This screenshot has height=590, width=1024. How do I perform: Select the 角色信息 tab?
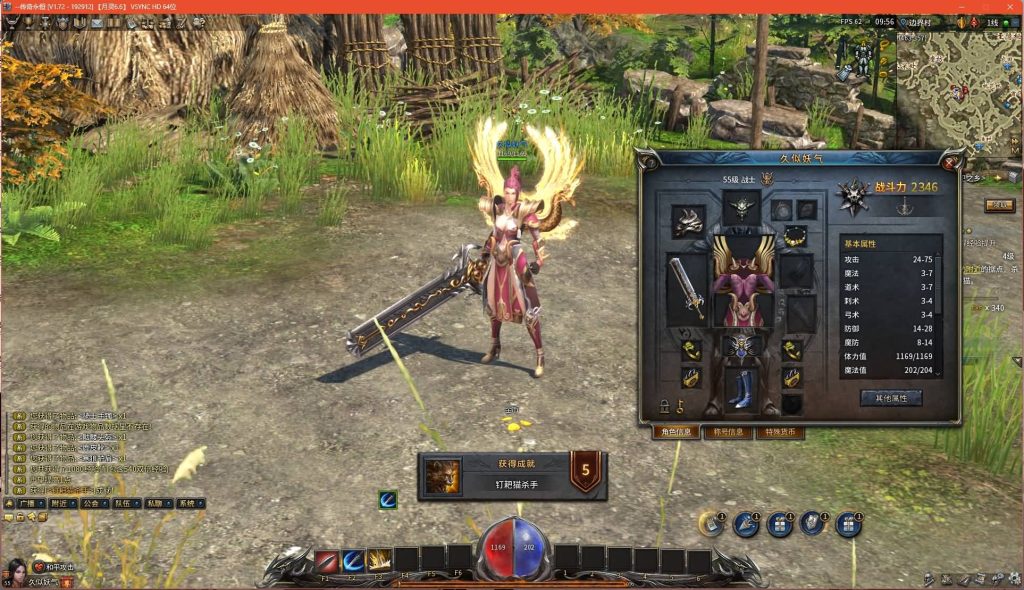[677, 433]
